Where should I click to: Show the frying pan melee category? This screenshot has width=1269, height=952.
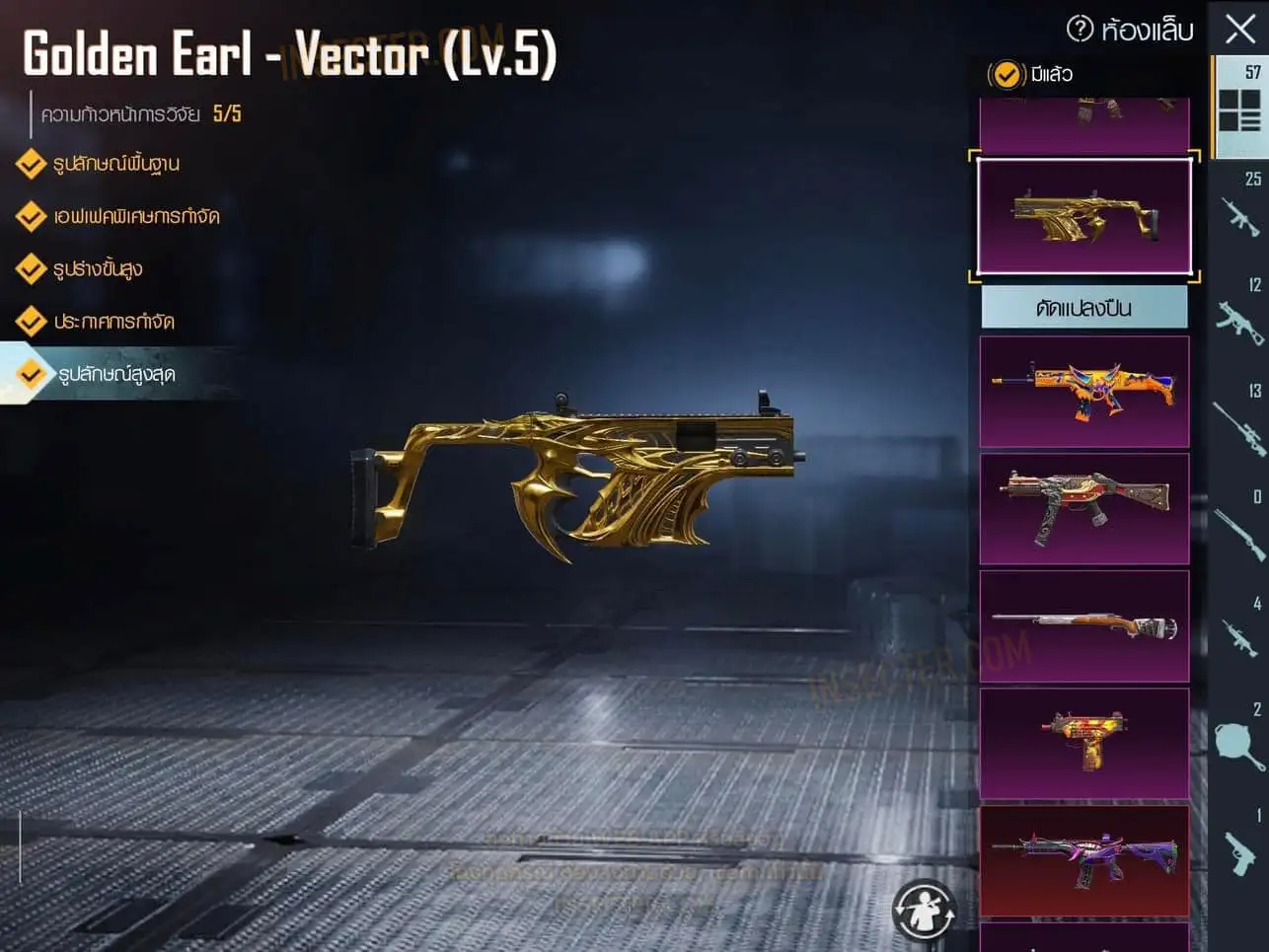1239,740
